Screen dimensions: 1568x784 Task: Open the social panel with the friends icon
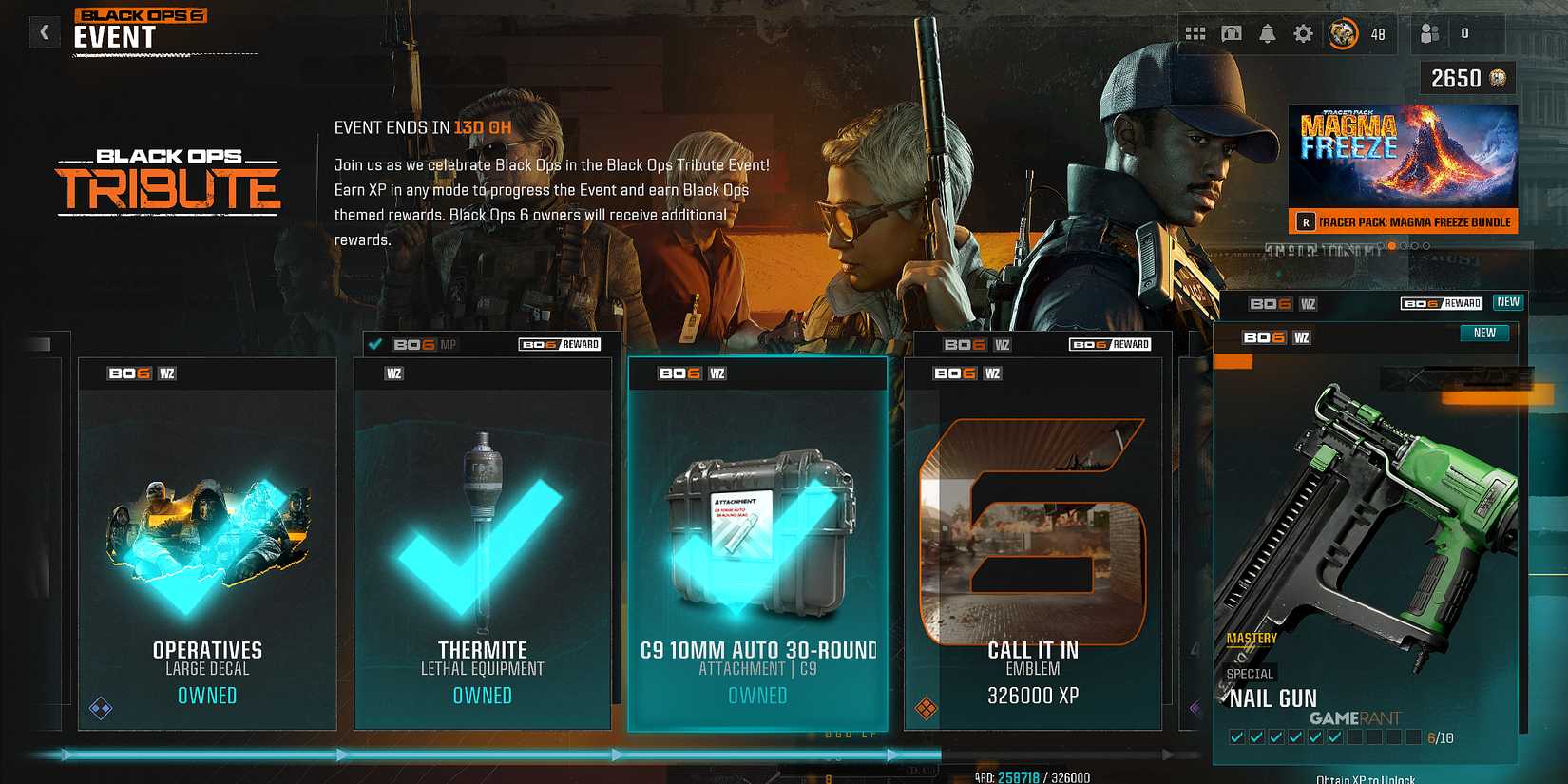(x=1428, y=33)
